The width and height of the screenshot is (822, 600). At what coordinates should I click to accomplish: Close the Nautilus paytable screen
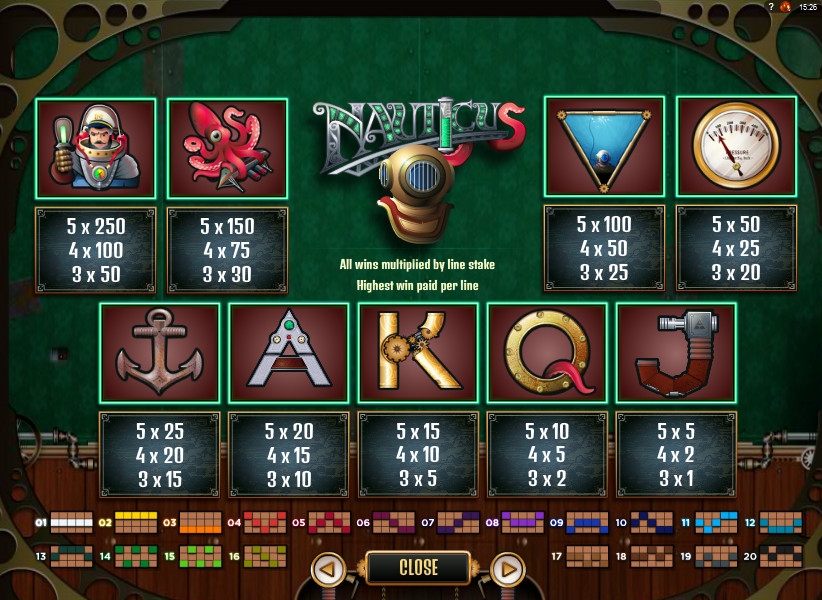click(418, 567)
